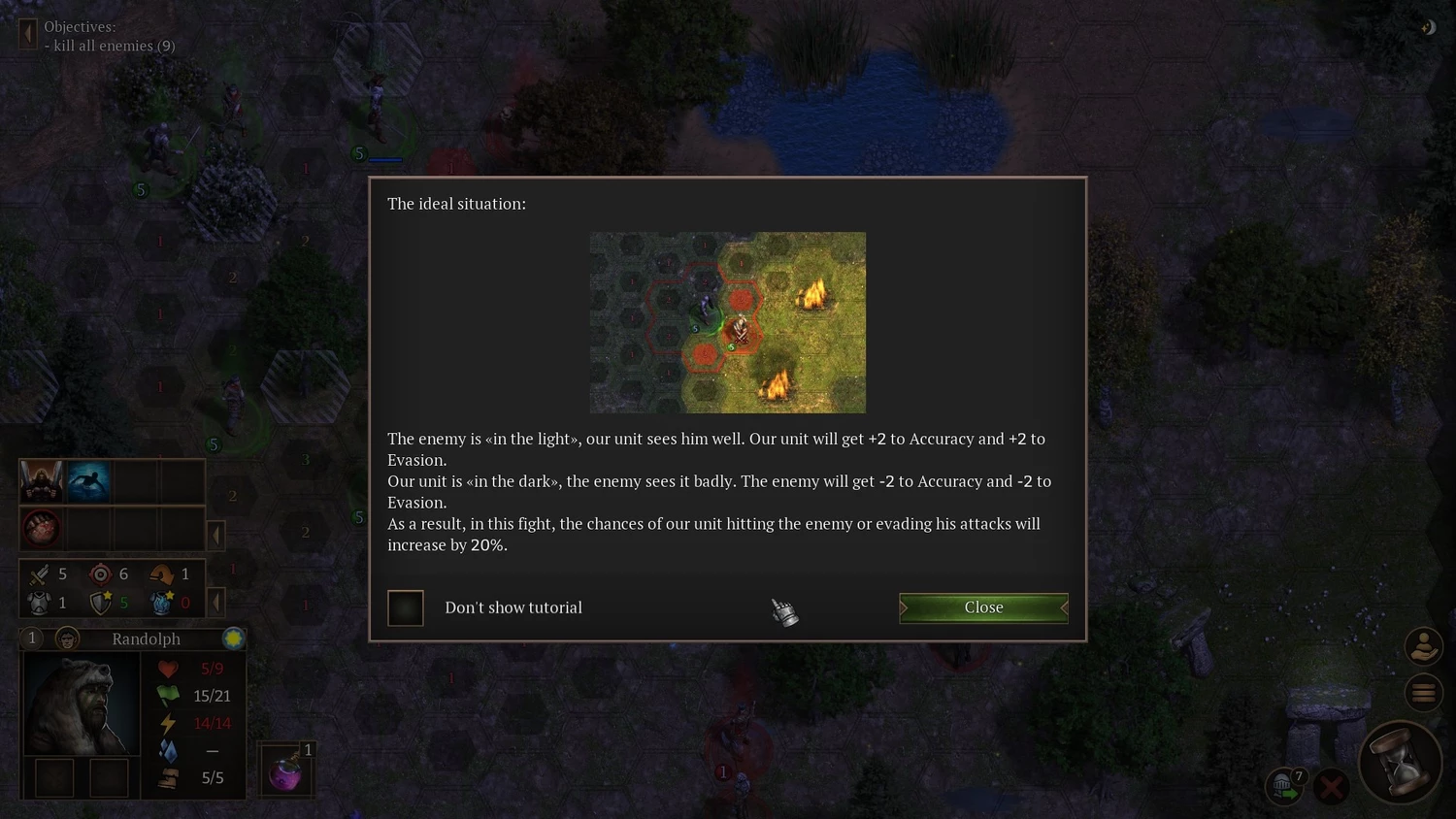This screenshot has height=819, width=1456.
Task: Click the face icon next to Randolph's name
Action: click(x=67, y=639)
